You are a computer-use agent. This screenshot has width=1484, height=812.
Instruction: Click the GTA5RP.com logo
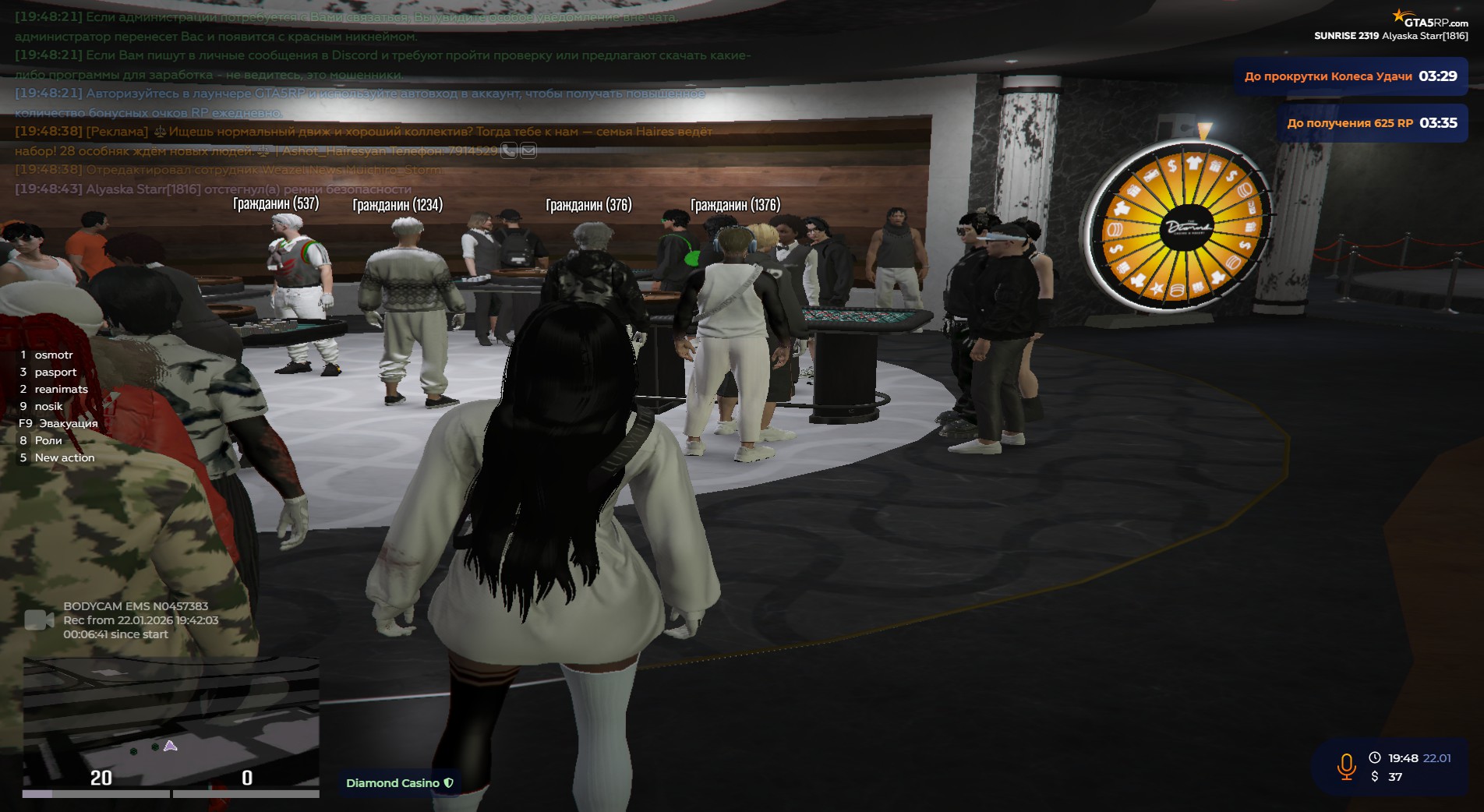coord(1431,19)
